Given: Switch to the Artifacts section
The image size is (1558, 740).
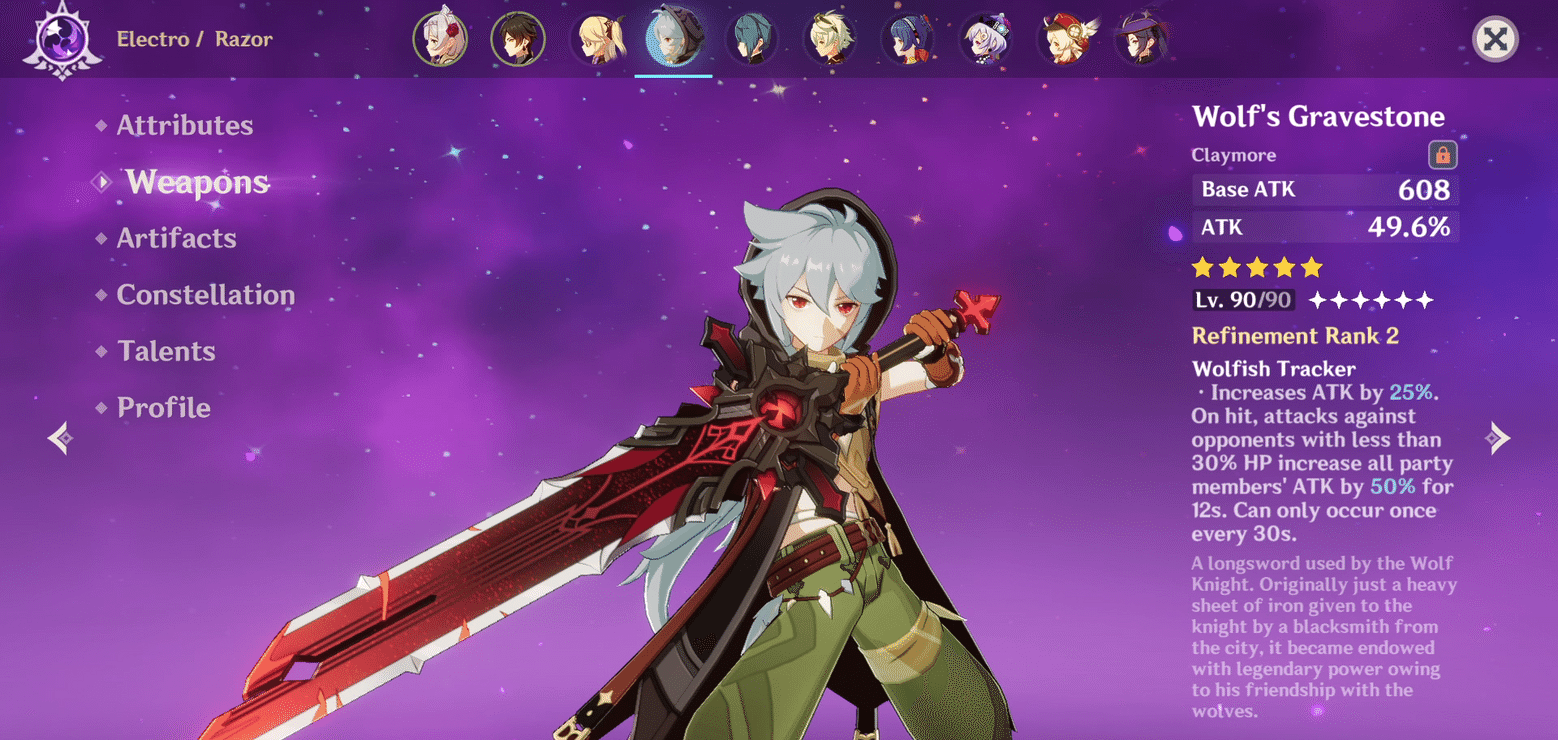Looking at the screenshot, I should coord(176,238).
